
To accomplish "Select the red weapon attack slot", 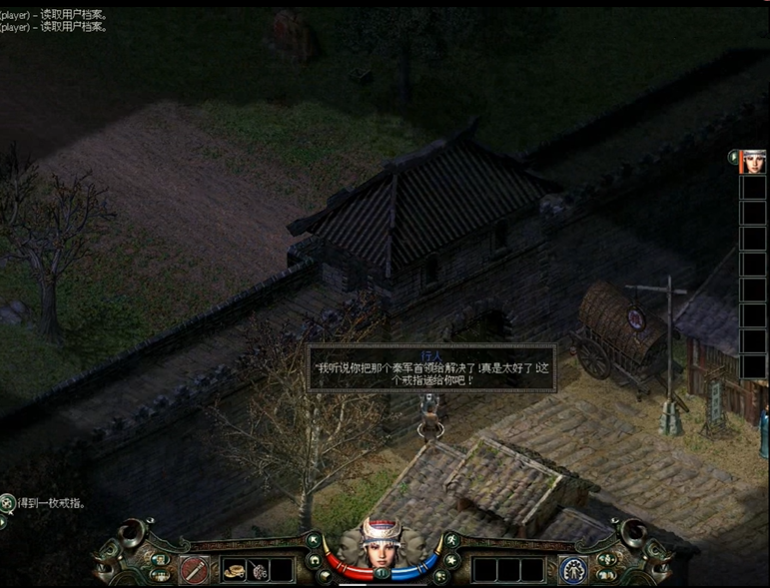I will coord(196,570).
